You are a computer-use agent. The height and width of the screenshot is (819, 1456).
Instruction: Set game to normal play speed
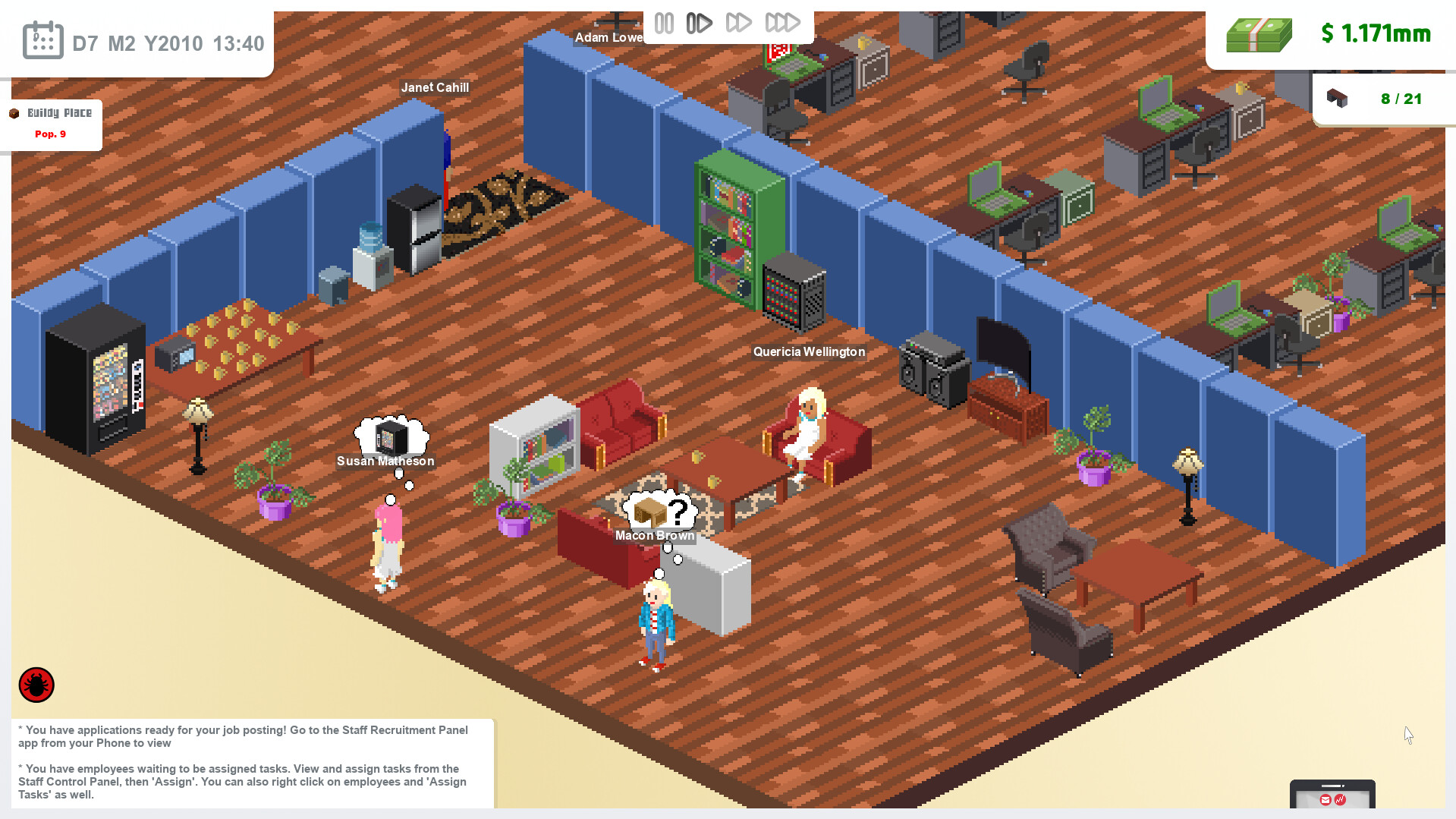(699, 23)
